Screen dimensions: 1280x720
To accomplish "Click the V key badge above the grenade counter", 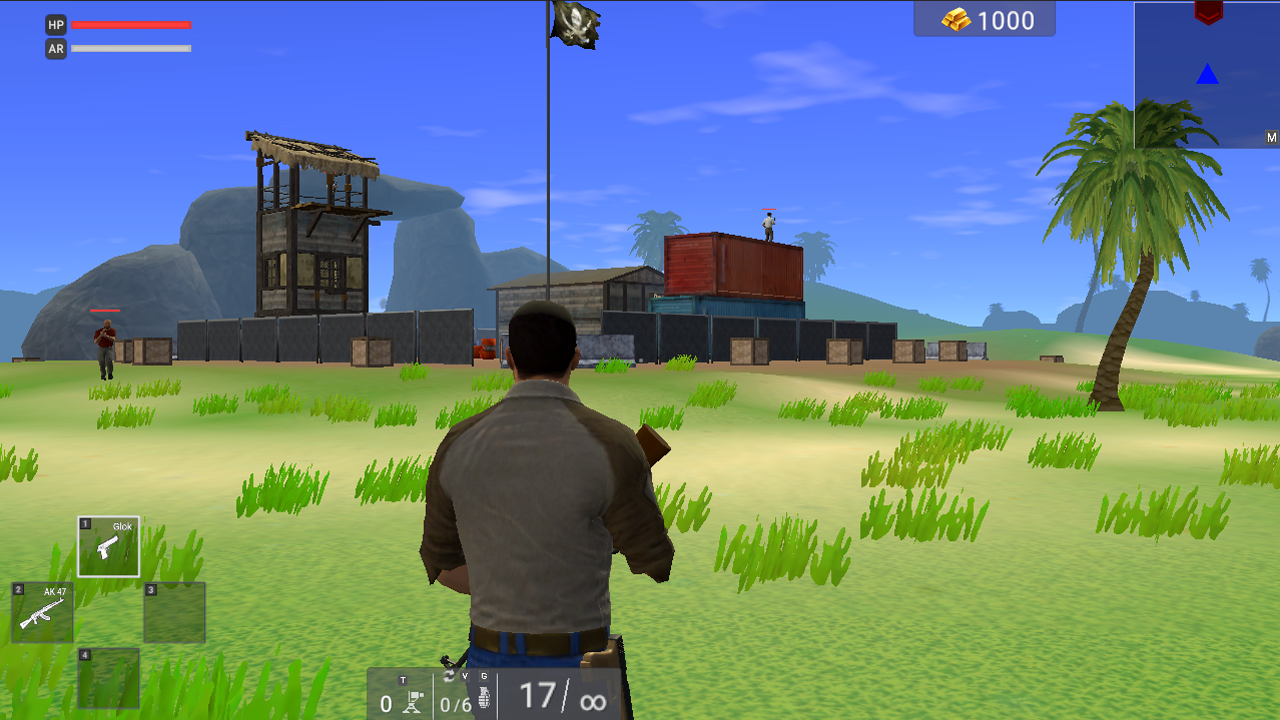I will 465,675.
